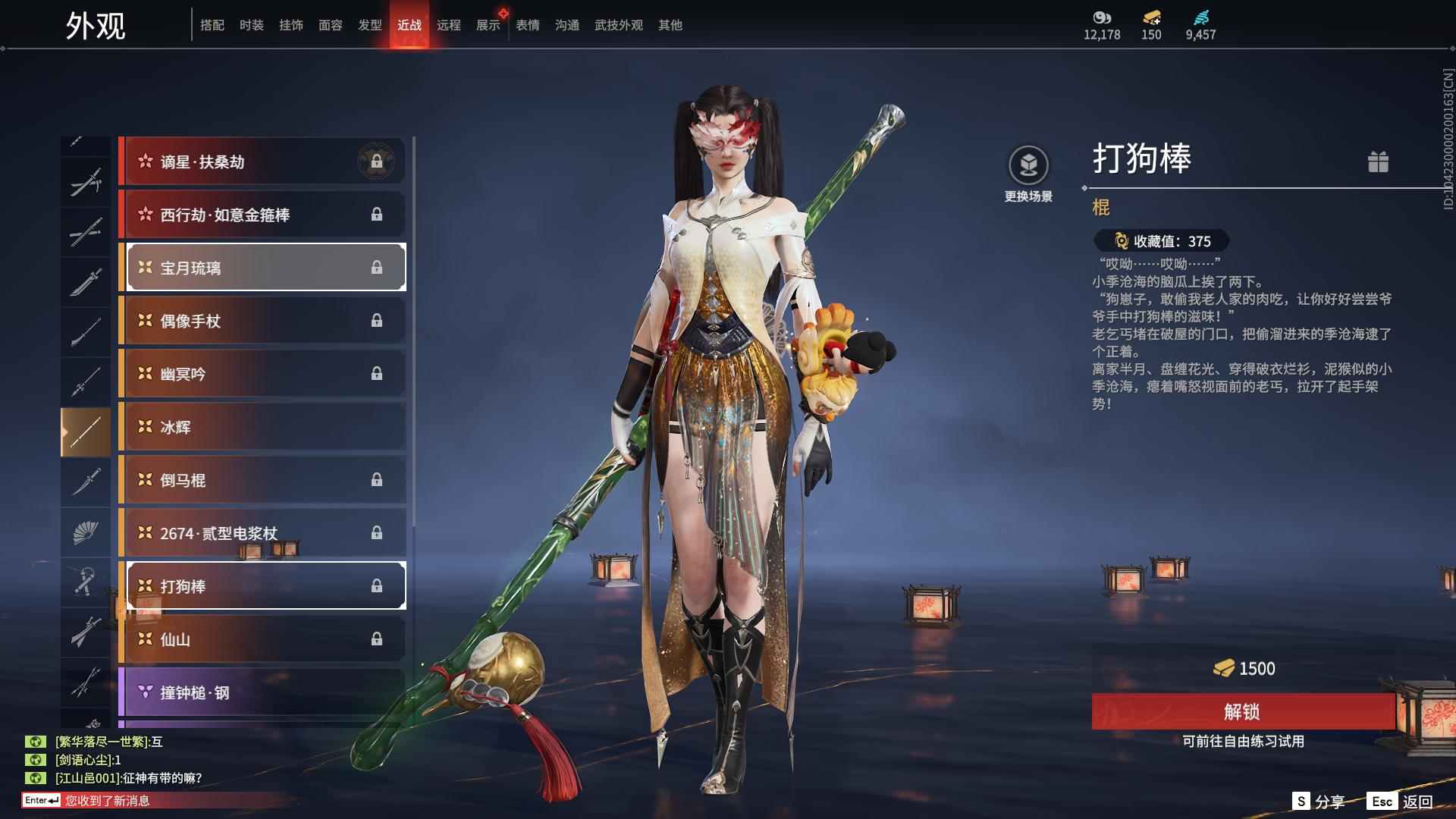Click the lock icon on 打狗棒 entry

[378, 585]
